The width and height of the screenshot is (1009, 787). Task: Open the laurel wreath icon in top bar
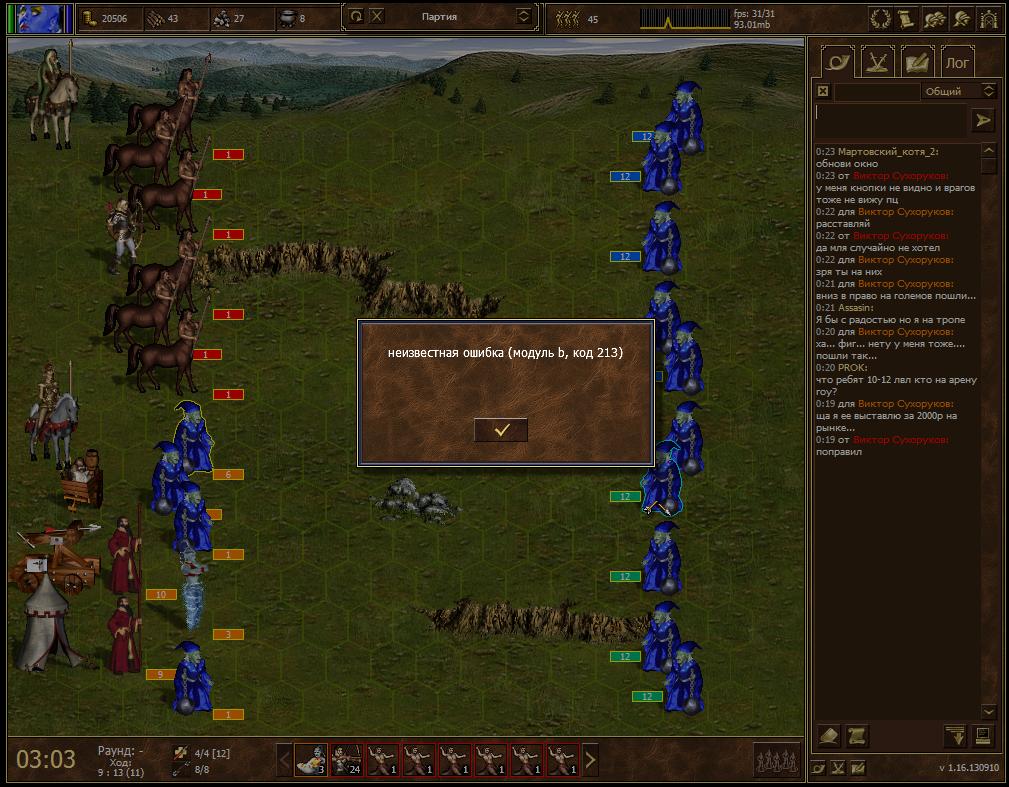881,17
